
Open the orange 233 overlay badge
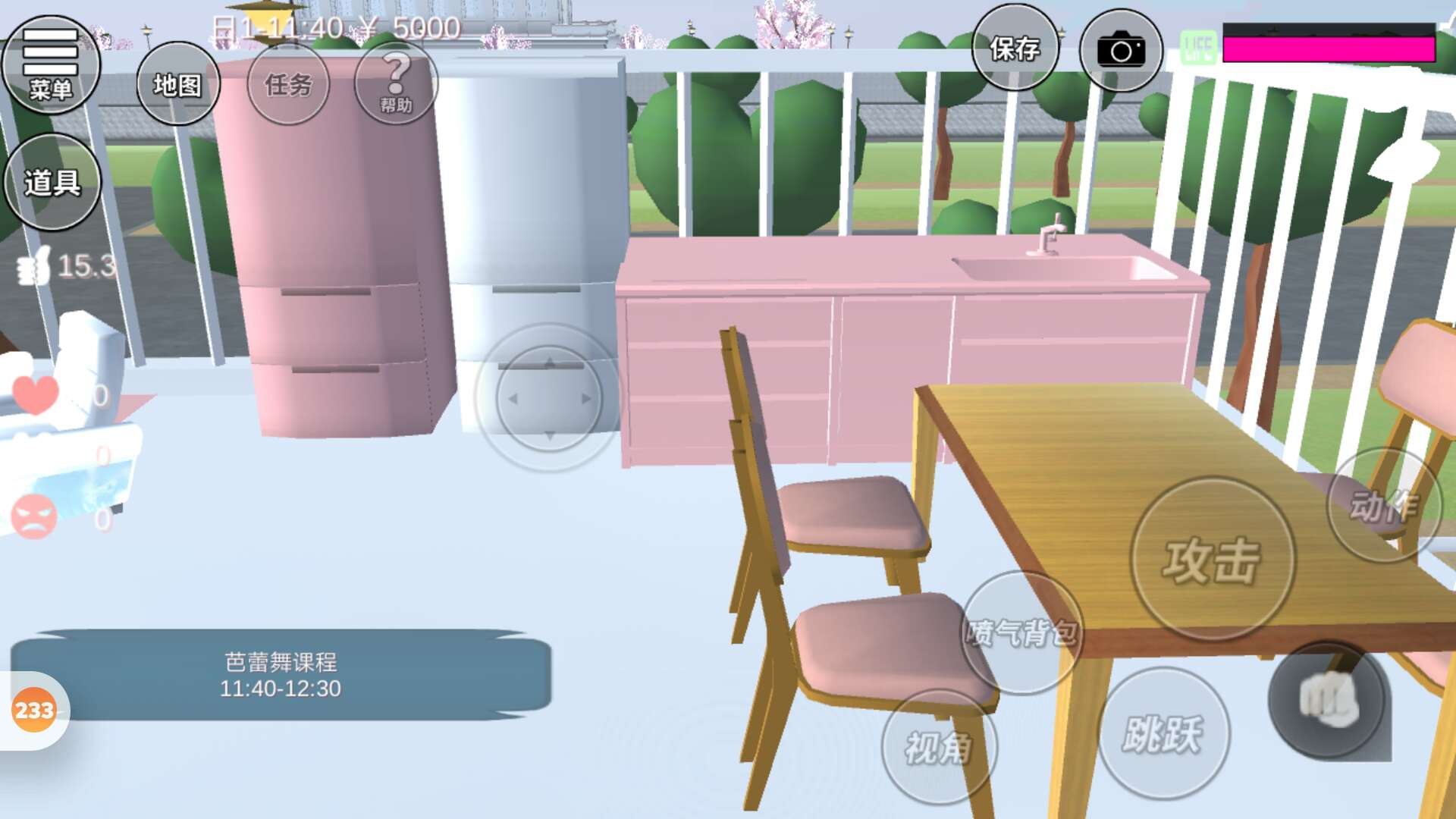[x=34, y=711]
